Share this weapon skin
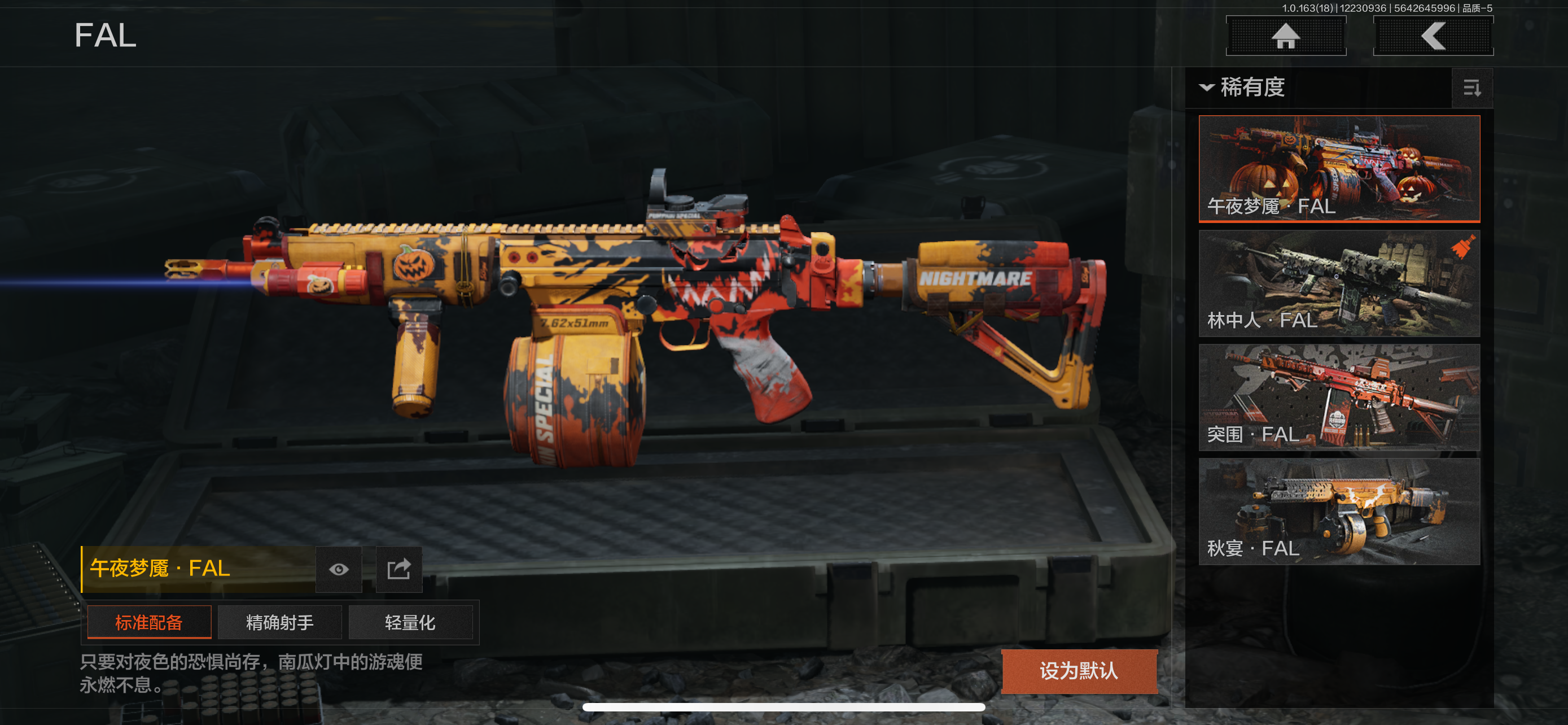Screen dimensions: 1568x725 [x=398, y=569]
